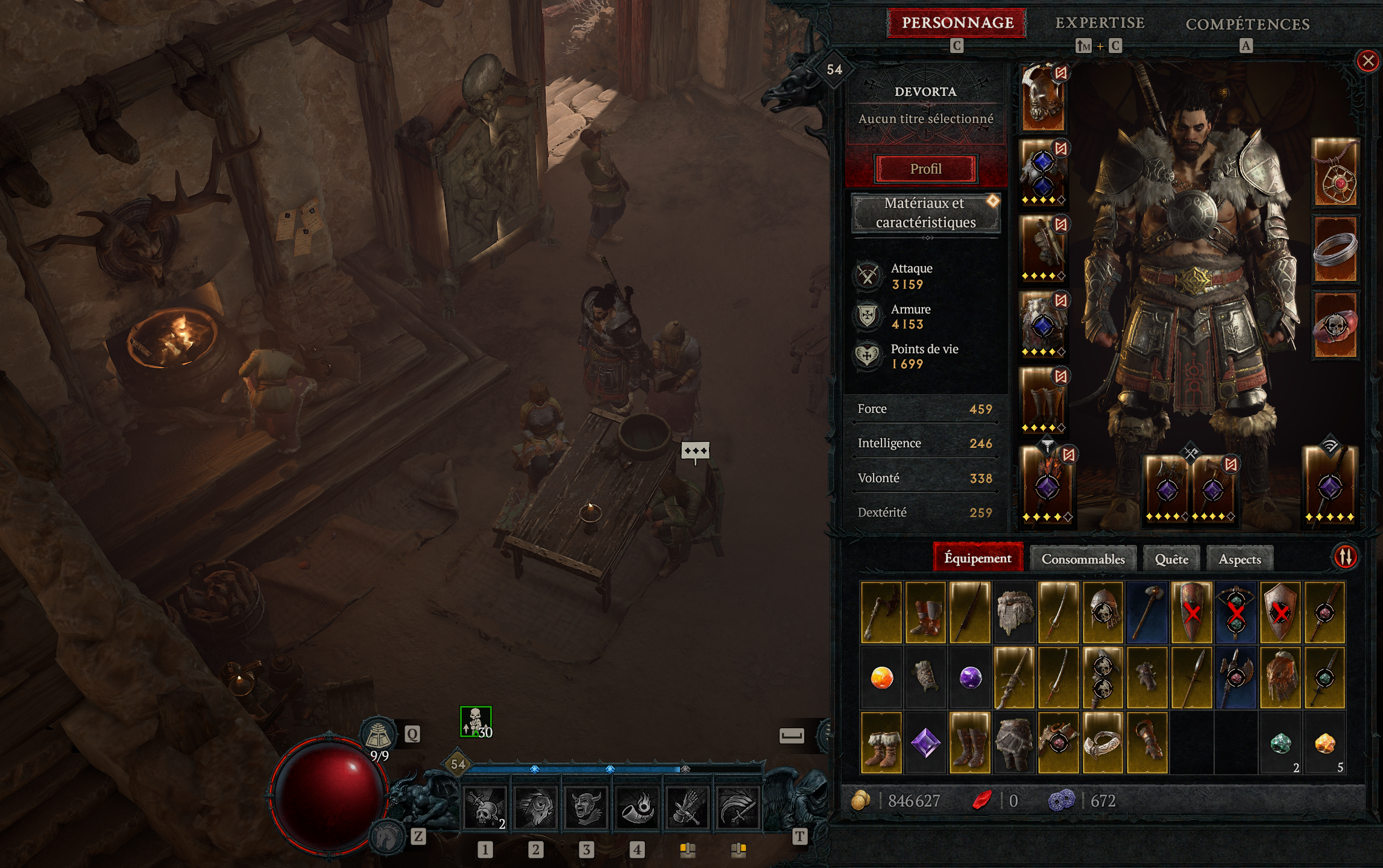Use the healing potion icon

tap(378, 735)
